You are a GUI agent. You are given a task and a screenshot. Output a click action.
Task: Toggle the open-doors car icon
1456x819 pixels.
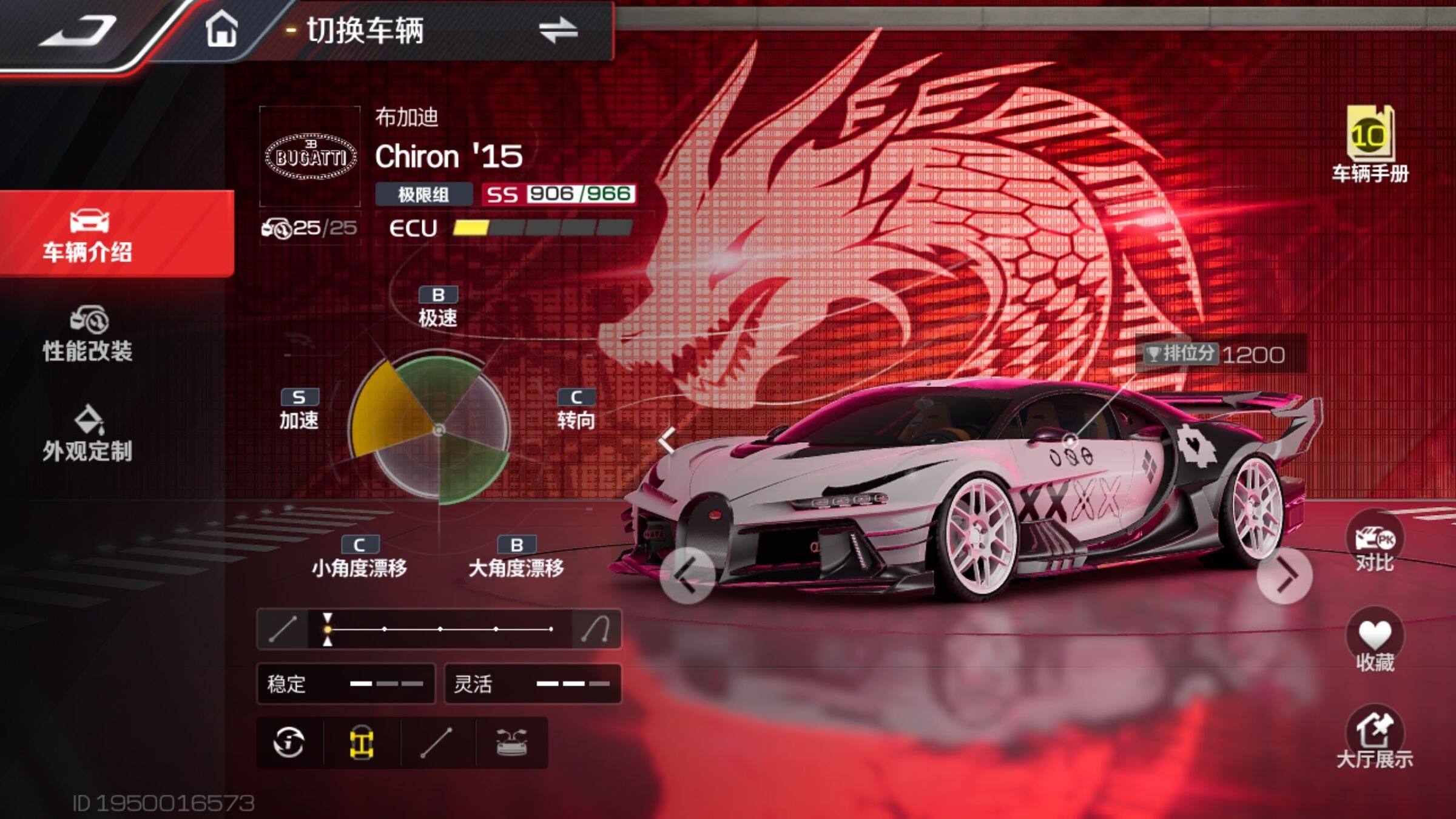(x=511, y=743)
